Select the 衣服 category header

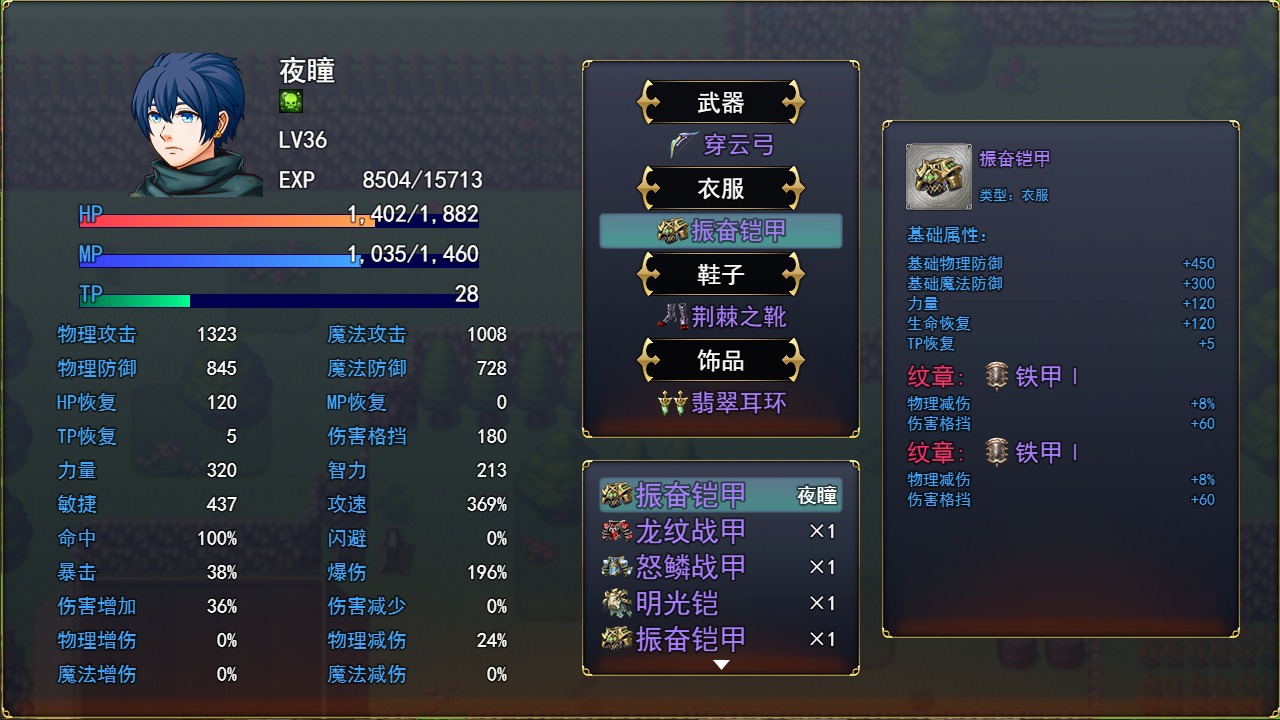tap(720, 188)
